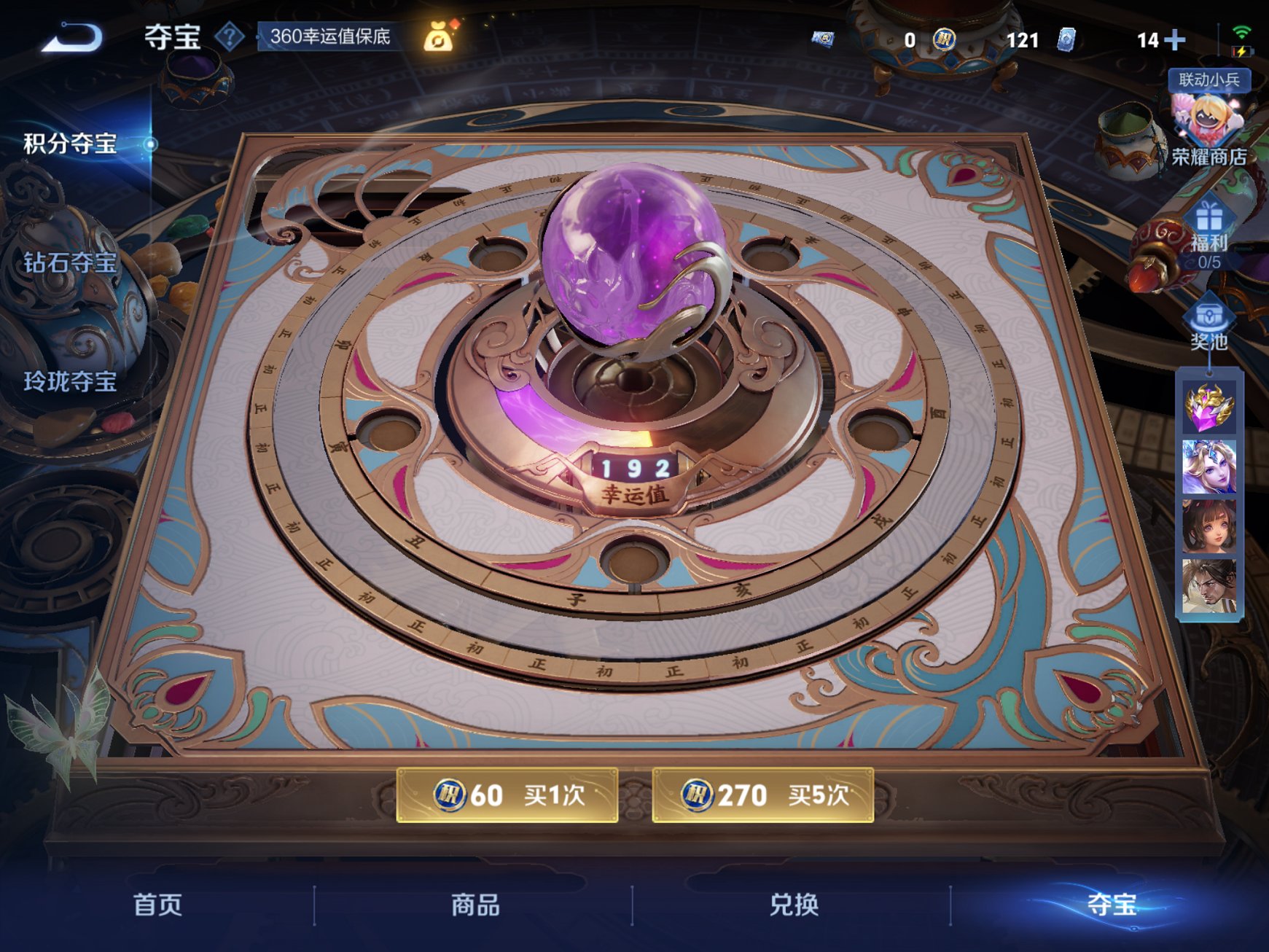View the 360幸运值保底 banner
The image size is (1269, 952).
tap(332, 35)
